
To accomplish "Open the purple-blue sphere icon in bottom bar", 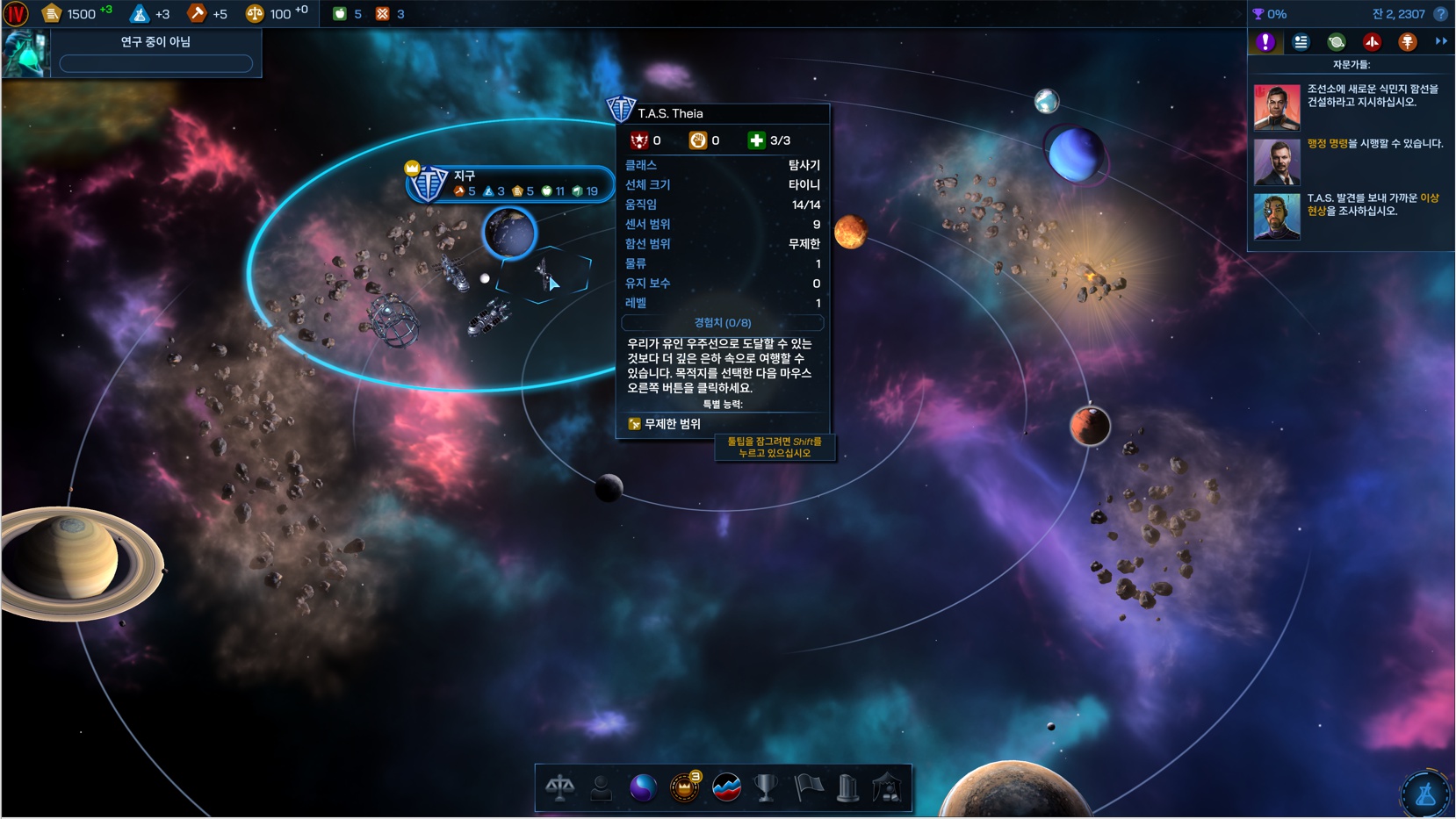I will tap(643, 787).
